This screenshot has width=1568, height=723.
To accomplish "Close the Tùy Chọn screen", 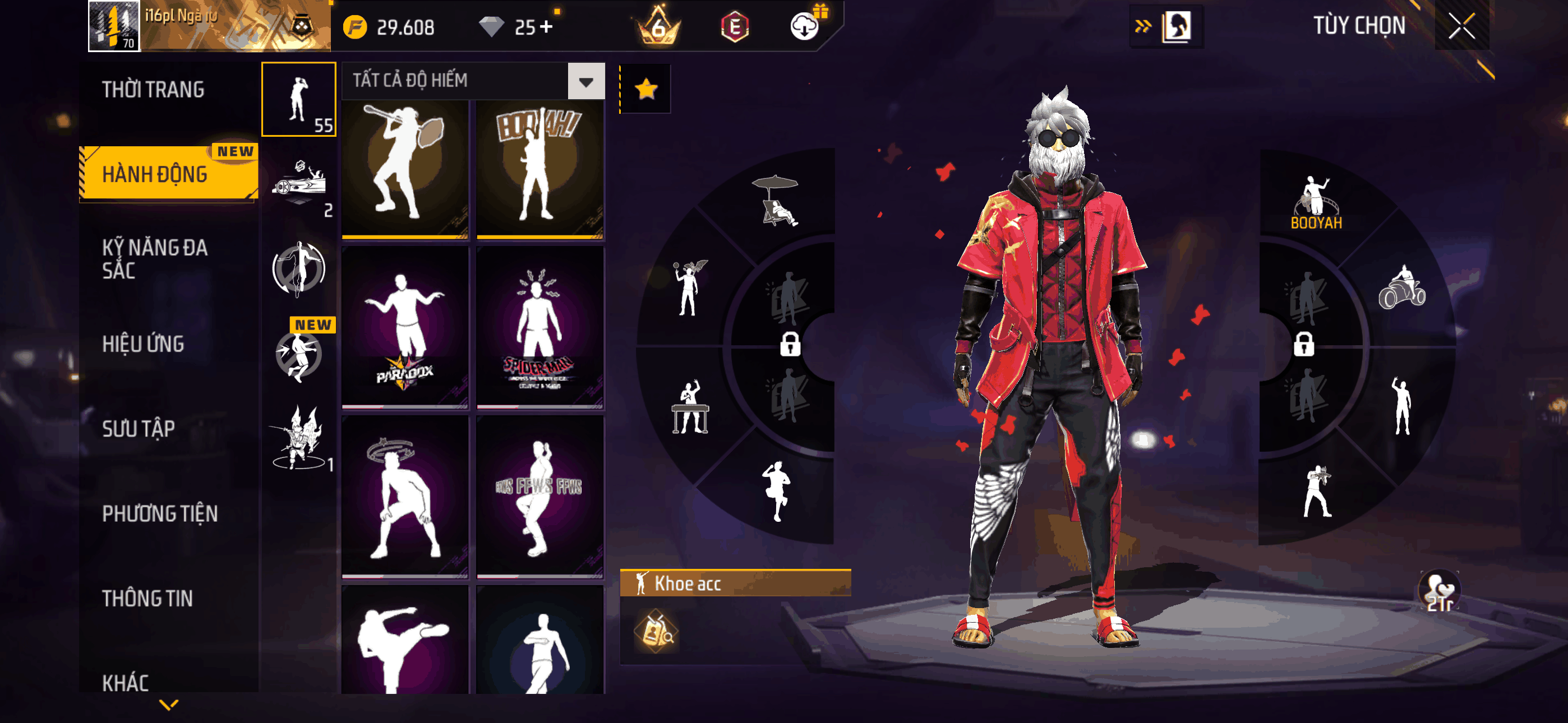I will [1461, 26].
